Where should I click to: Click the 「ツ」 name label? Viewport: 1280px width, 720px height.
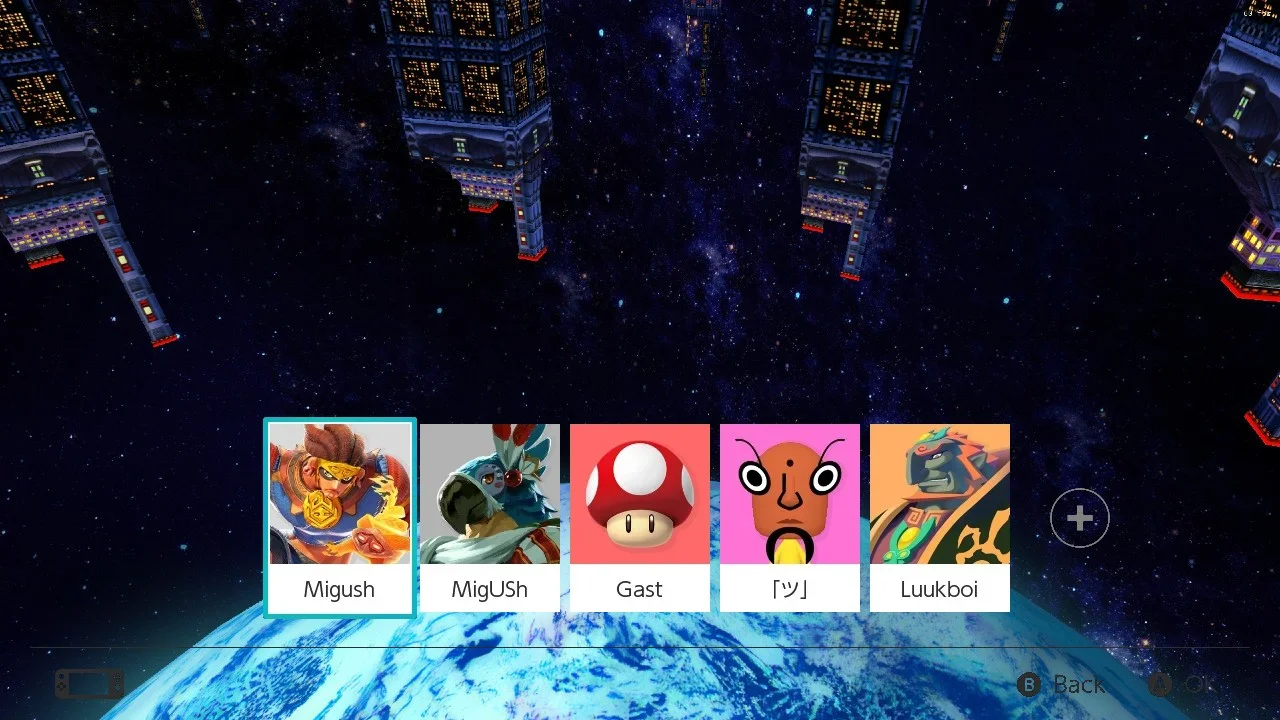[x=789, y=589]
